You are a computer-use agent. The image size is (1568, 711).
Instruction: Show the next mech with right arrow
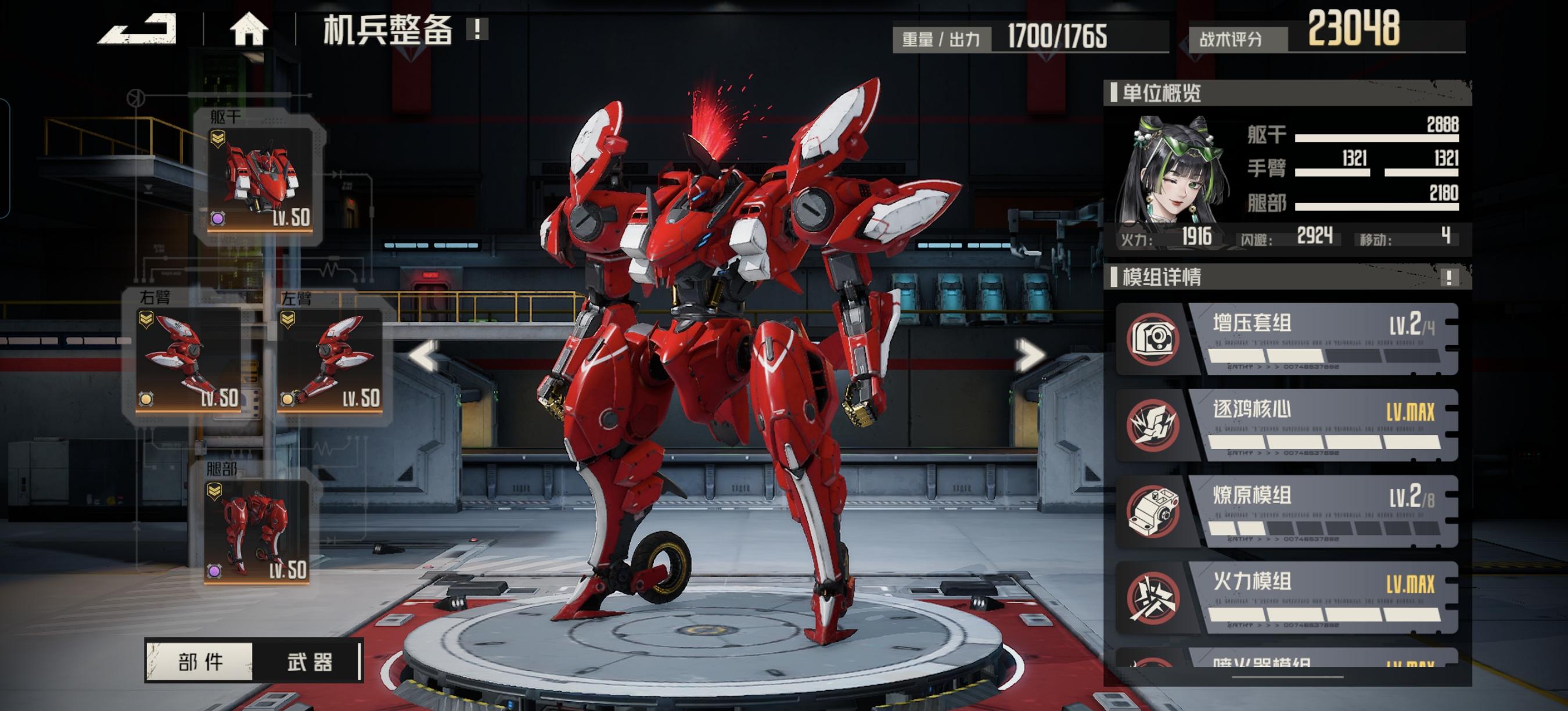[x=1029, y=355]
